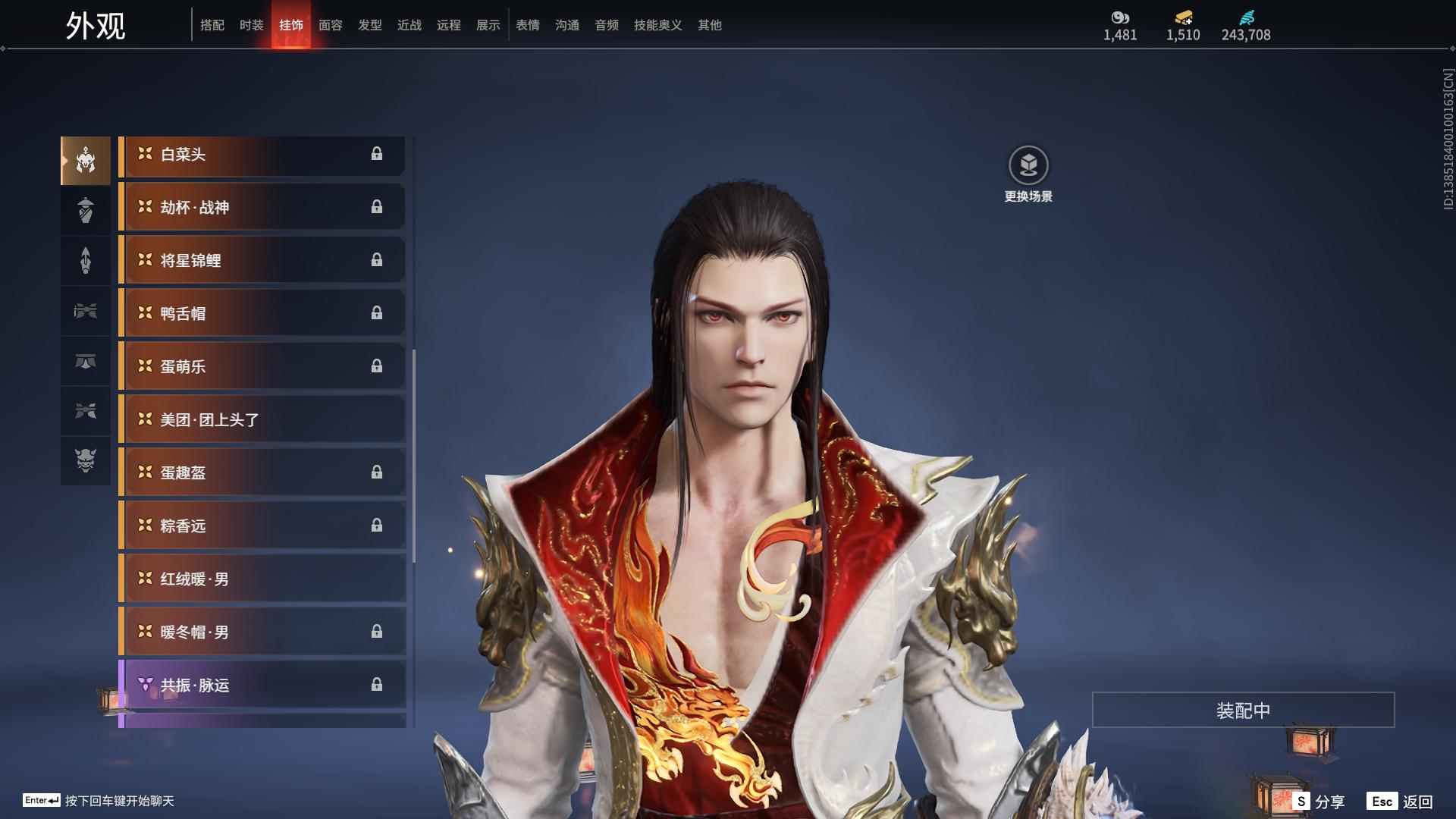Click the chat prompt to start chatting
1456x819 pixels.
click(x=119, y=801)
